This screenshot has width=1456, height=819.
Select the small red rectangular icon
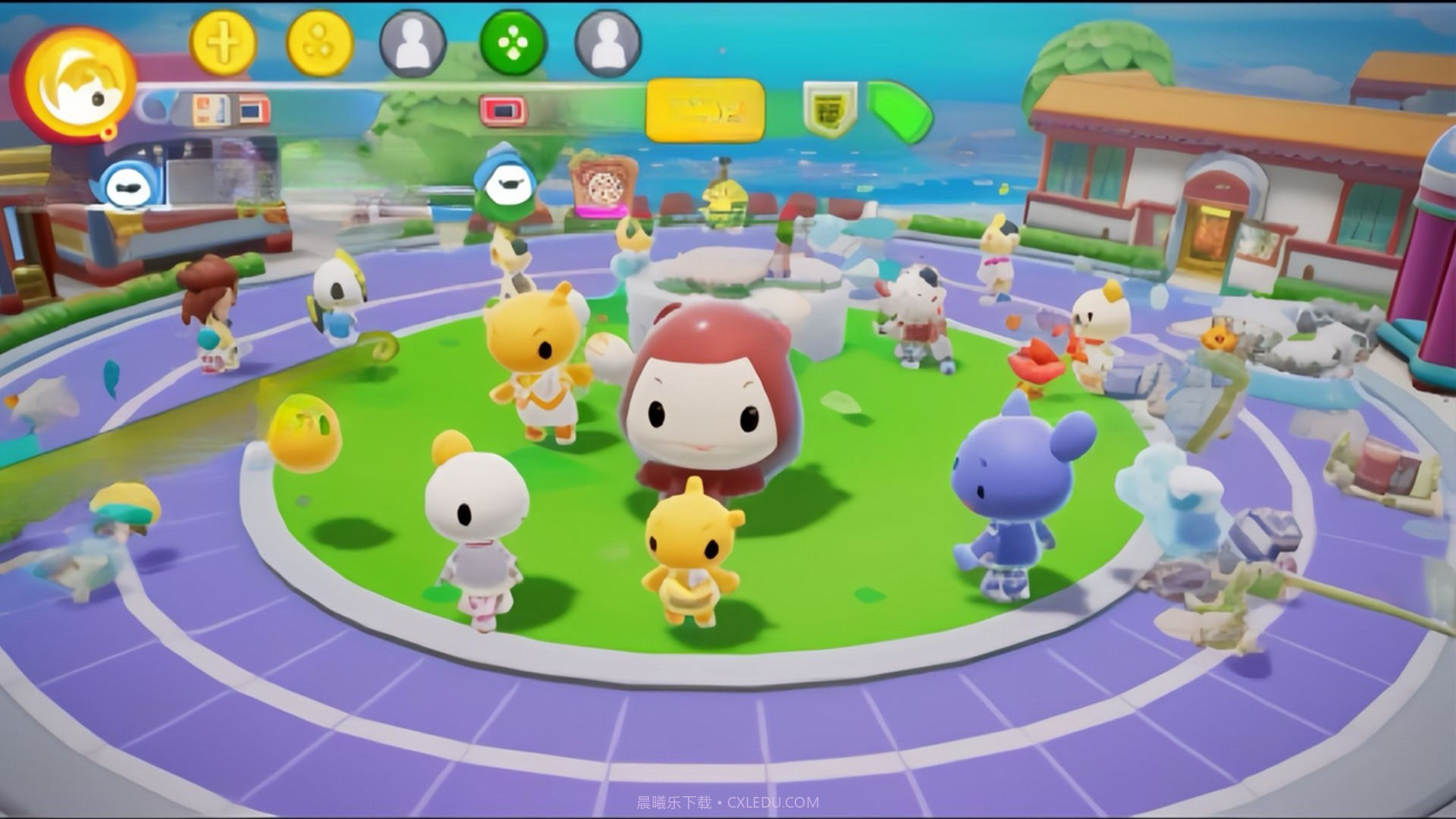[x=502, y=111]
